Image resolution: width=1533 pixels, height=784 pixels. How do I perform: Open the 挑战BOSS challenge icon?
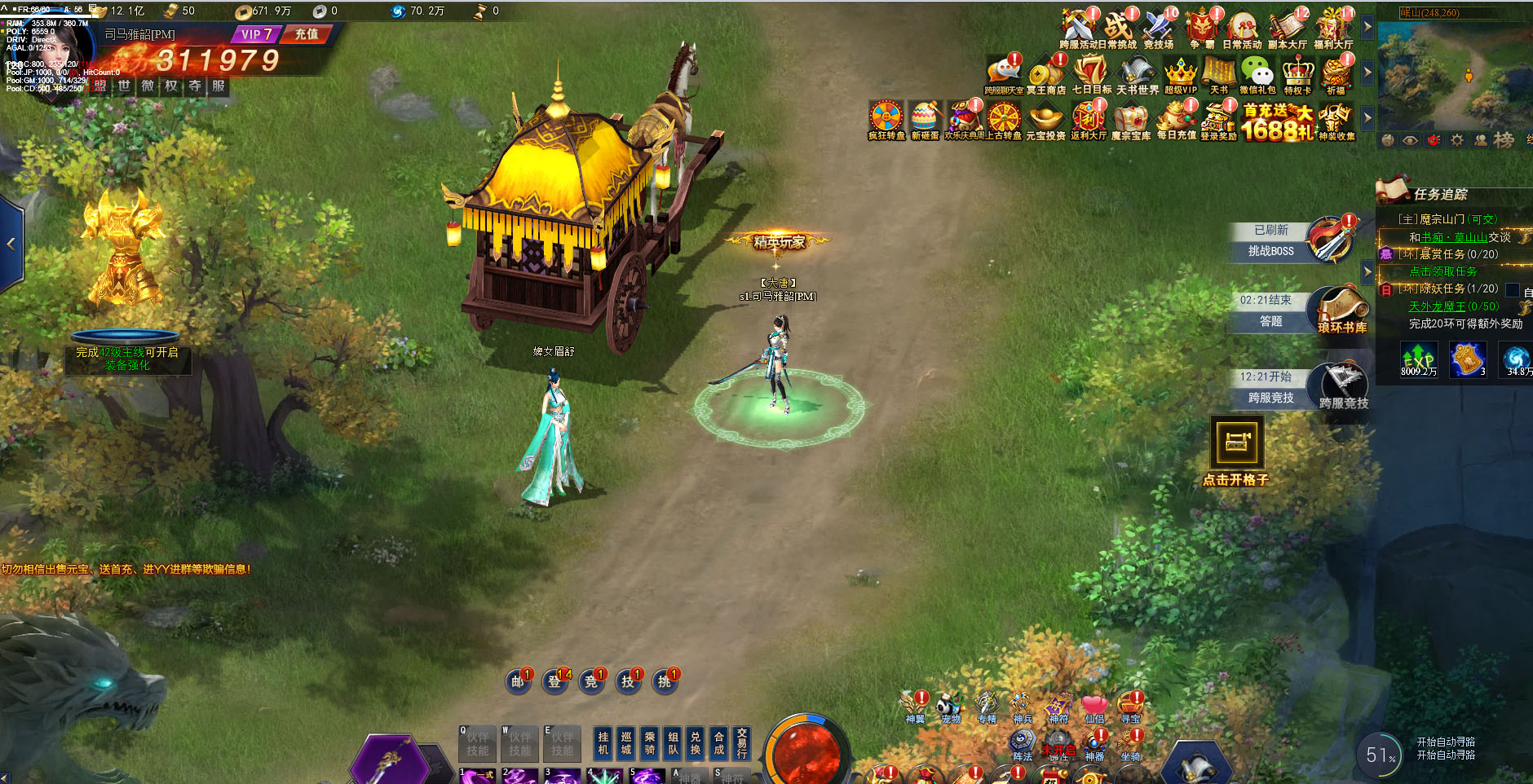tap(1329, 240)
